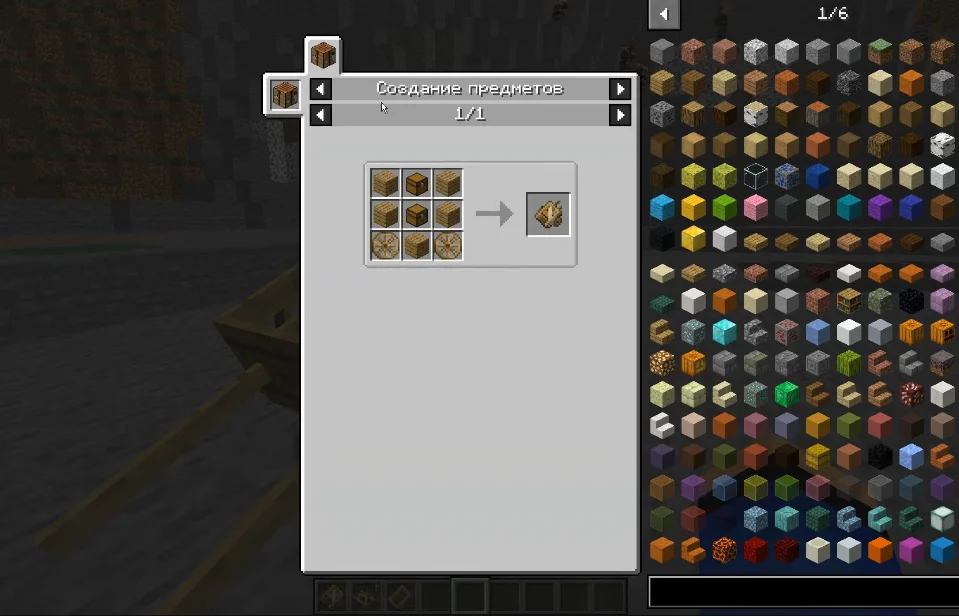Image resolution: width=959 pixels, height=616 pixels.
Task: Select the grass block in the item list
Action: point(880,52)
